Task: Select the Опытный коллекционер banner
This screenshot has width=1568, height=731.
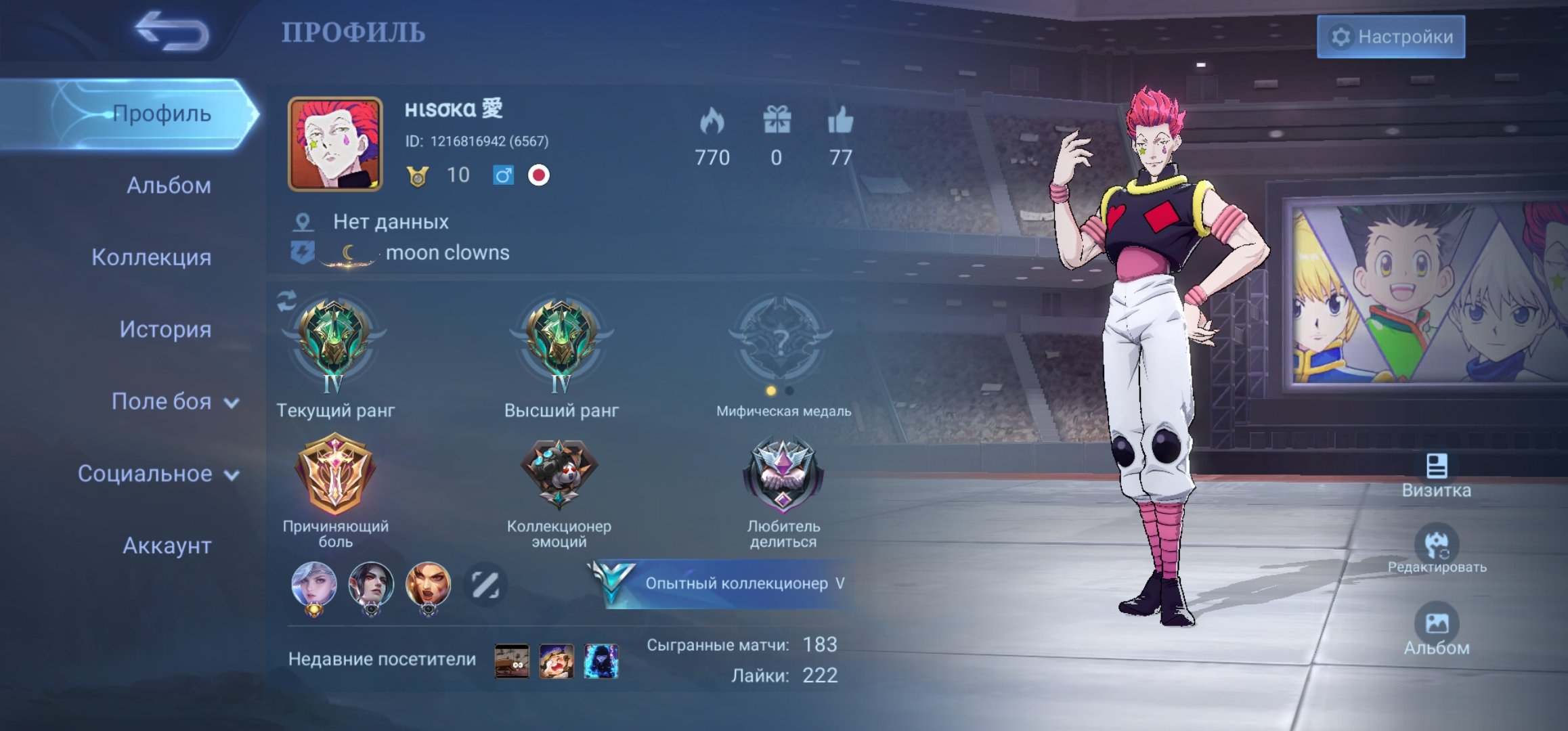Action: tap(724, 583)
